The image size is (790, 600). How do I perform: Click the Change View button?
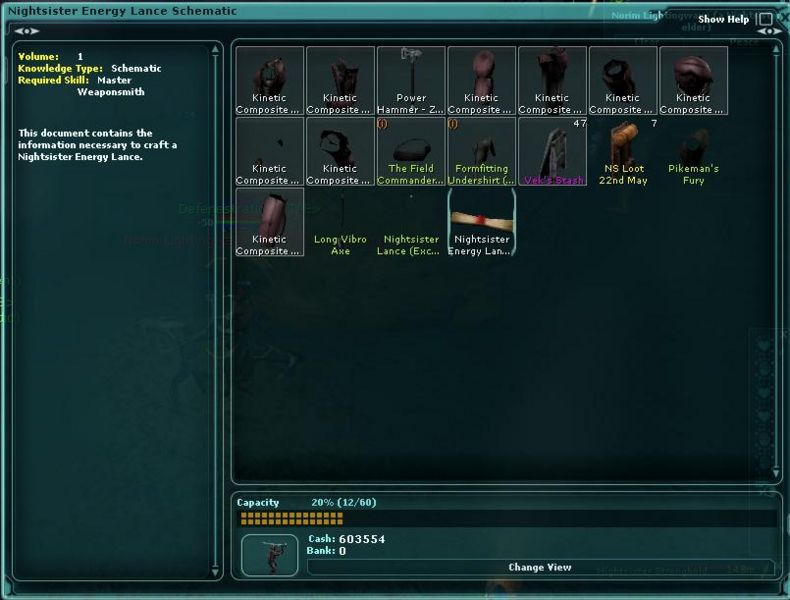(540, 567)
